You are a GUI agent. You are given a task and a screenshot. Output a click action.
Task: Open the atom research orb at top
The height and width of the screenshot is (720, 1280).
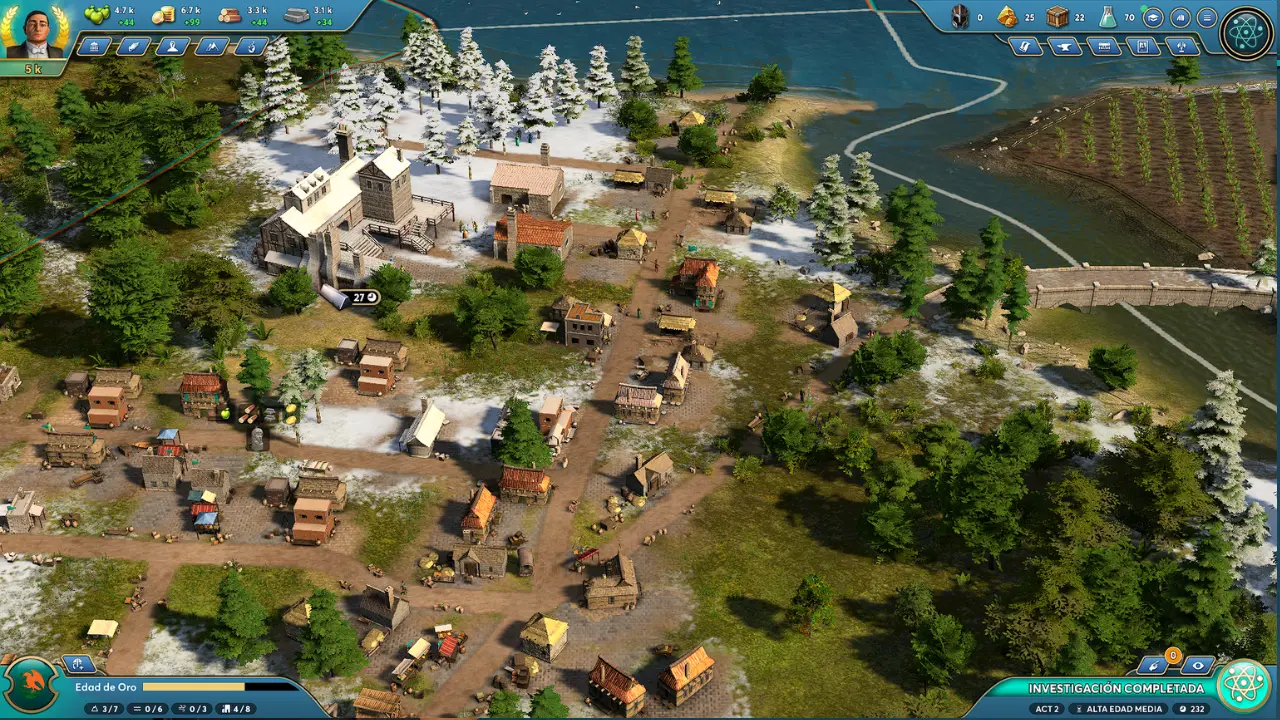1246,33
